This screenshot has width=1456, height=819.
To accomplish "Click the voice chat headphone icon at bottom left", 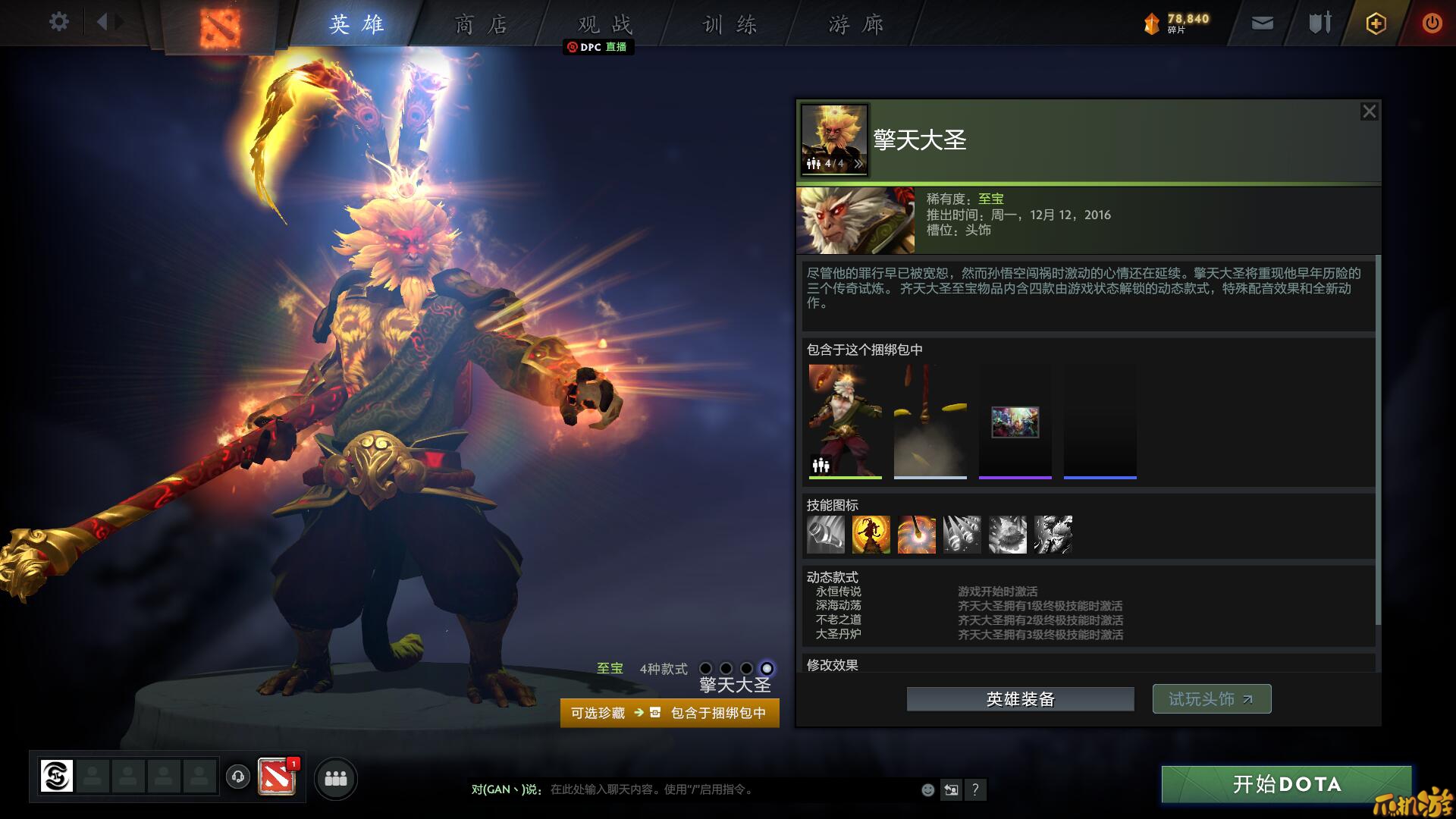I will coord(238,777).
